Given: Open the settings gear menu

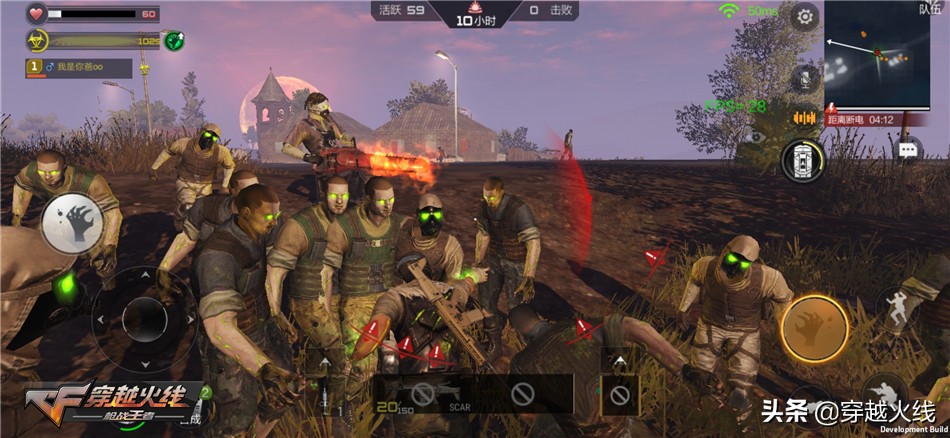Looking at the screenshot, I should tap(804, 16).
